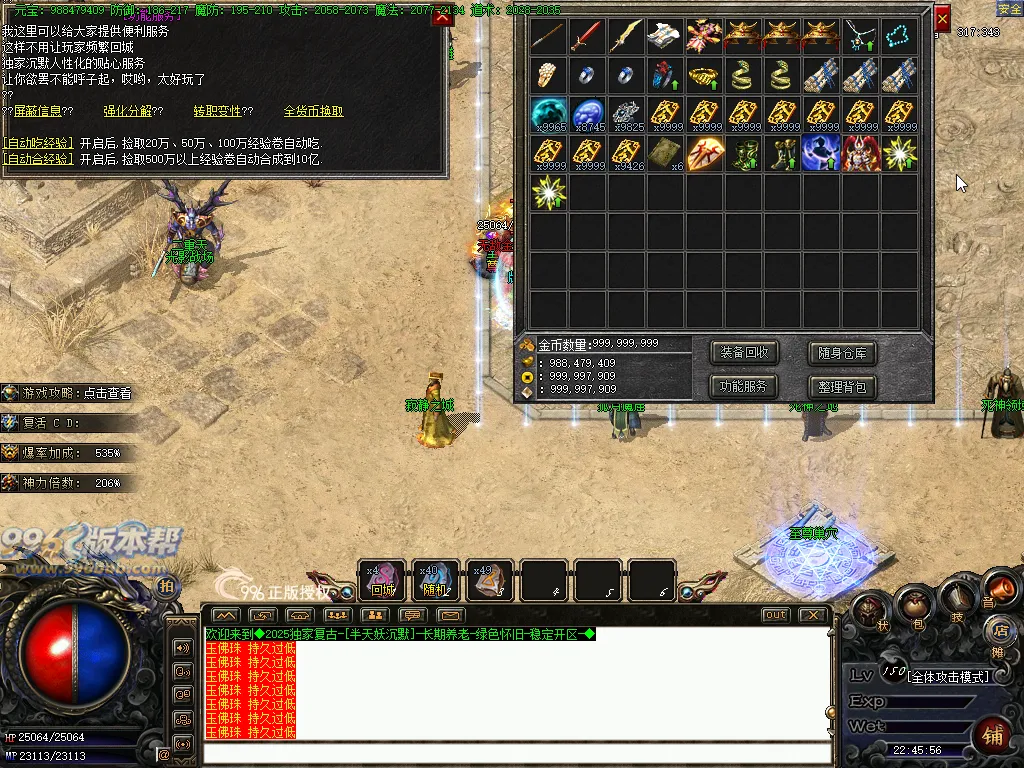1024x768 pixels.
Task: Use the 回城 town return hotbar slot
Action: coord(383,580)
